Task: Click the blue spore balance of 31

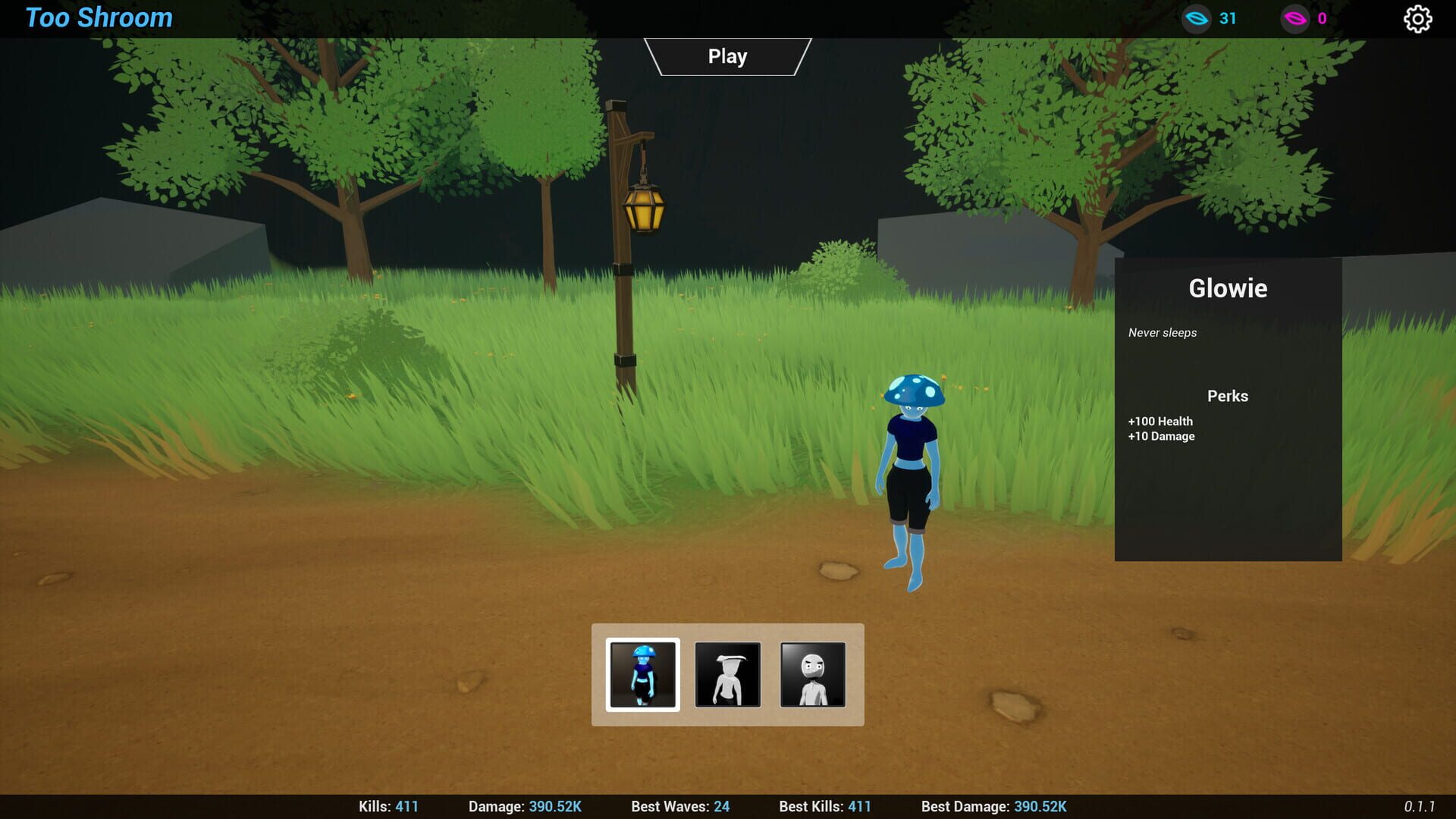Action: pyautogui.click(x=1228, y=19)
